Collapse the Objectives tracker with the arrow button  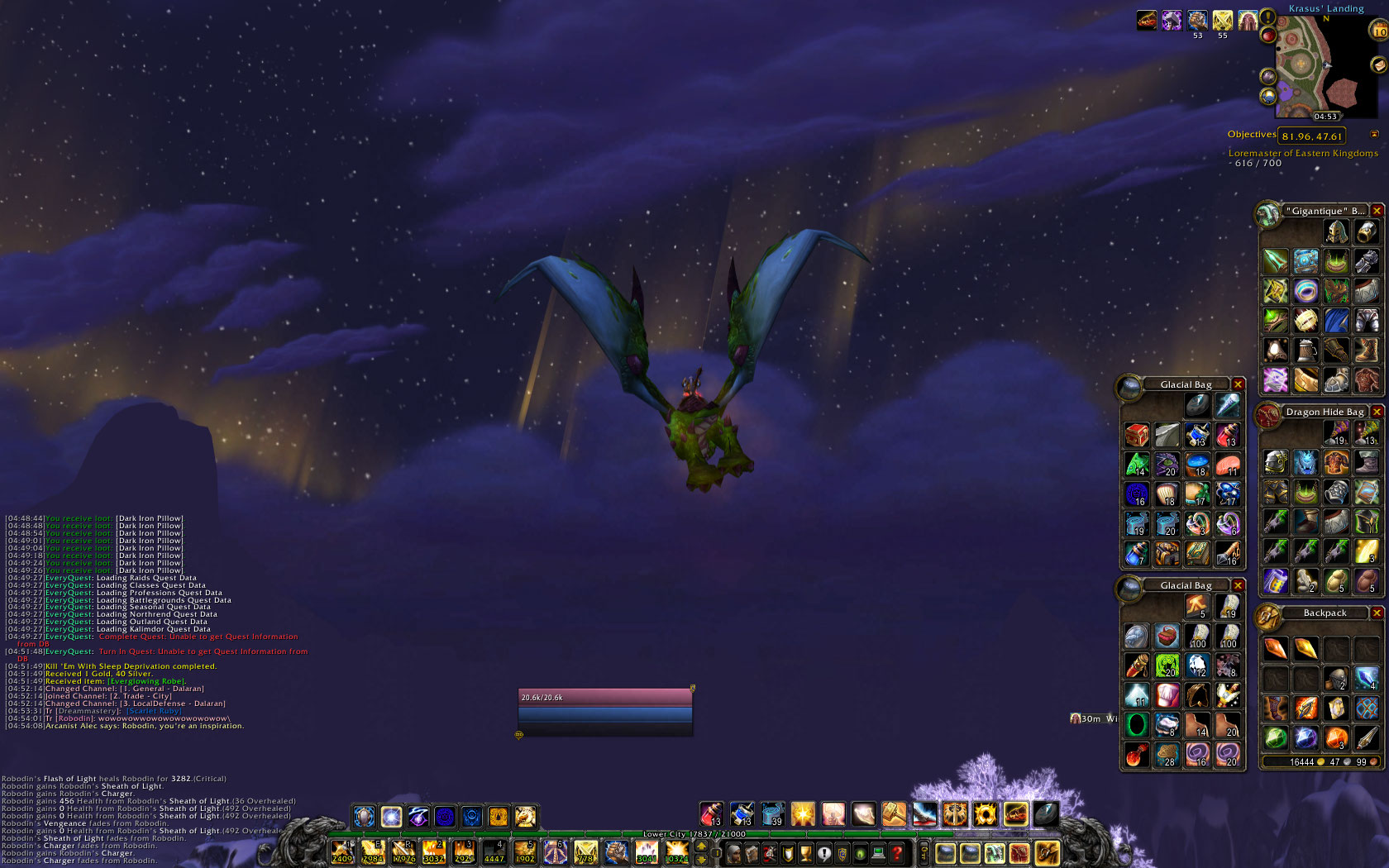click(1374, 135)
